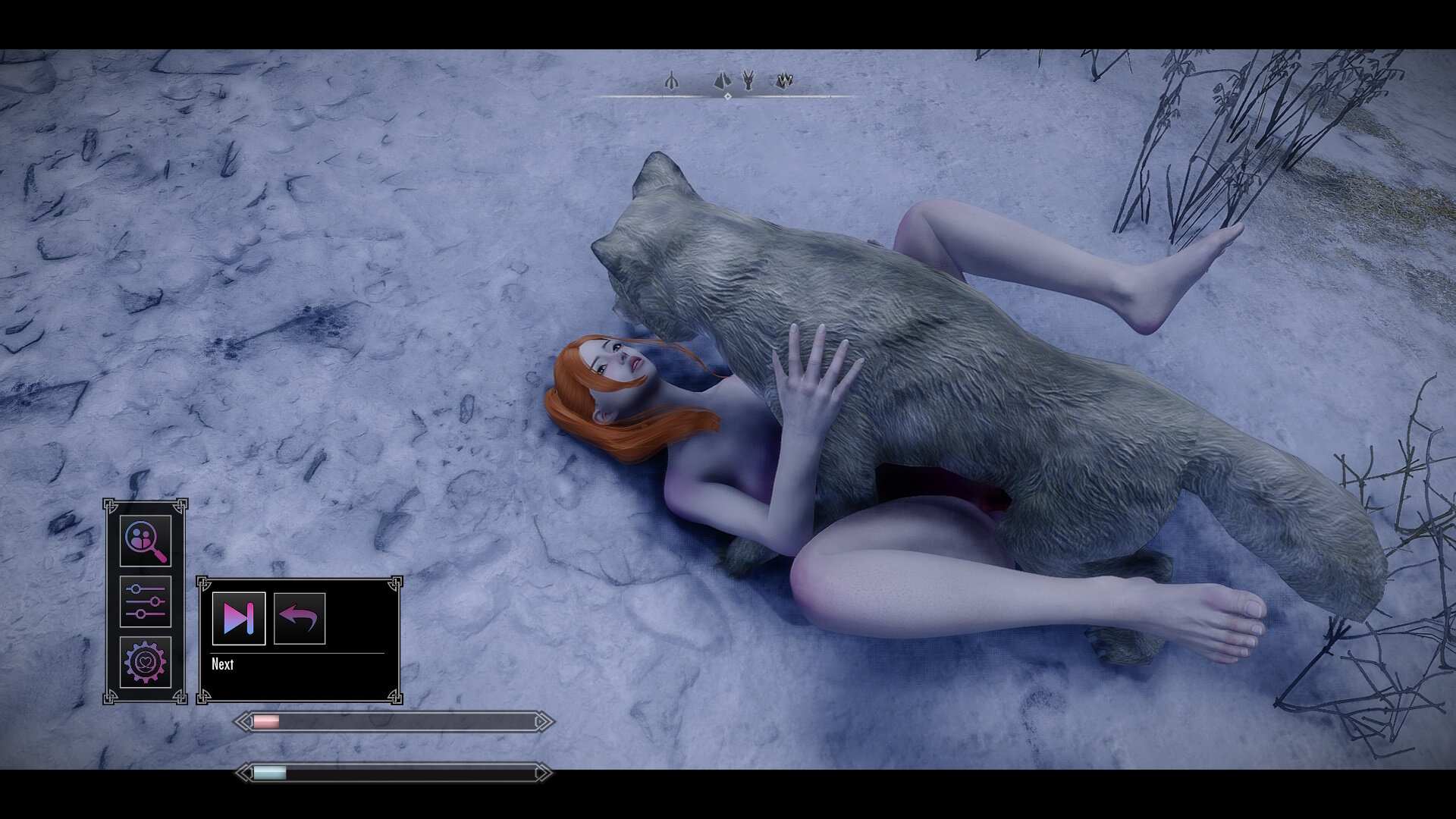Viewport: 1456px width, 819px height.
Task: Click the Next skip-forward button
Action: click(239, 619)
